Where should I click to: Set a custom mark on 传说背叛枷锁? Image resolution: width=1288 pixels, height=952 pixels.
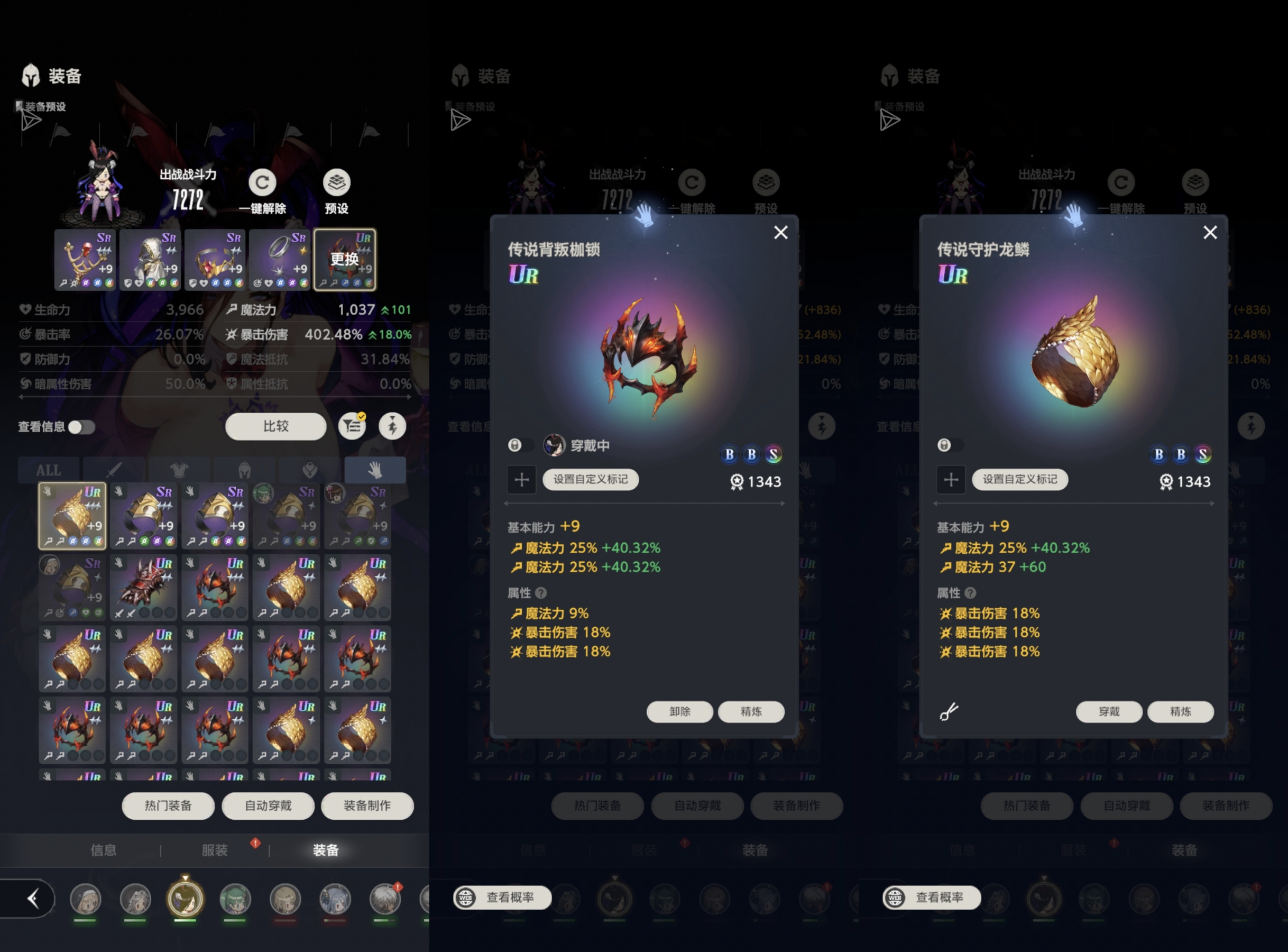pos(591,480)
